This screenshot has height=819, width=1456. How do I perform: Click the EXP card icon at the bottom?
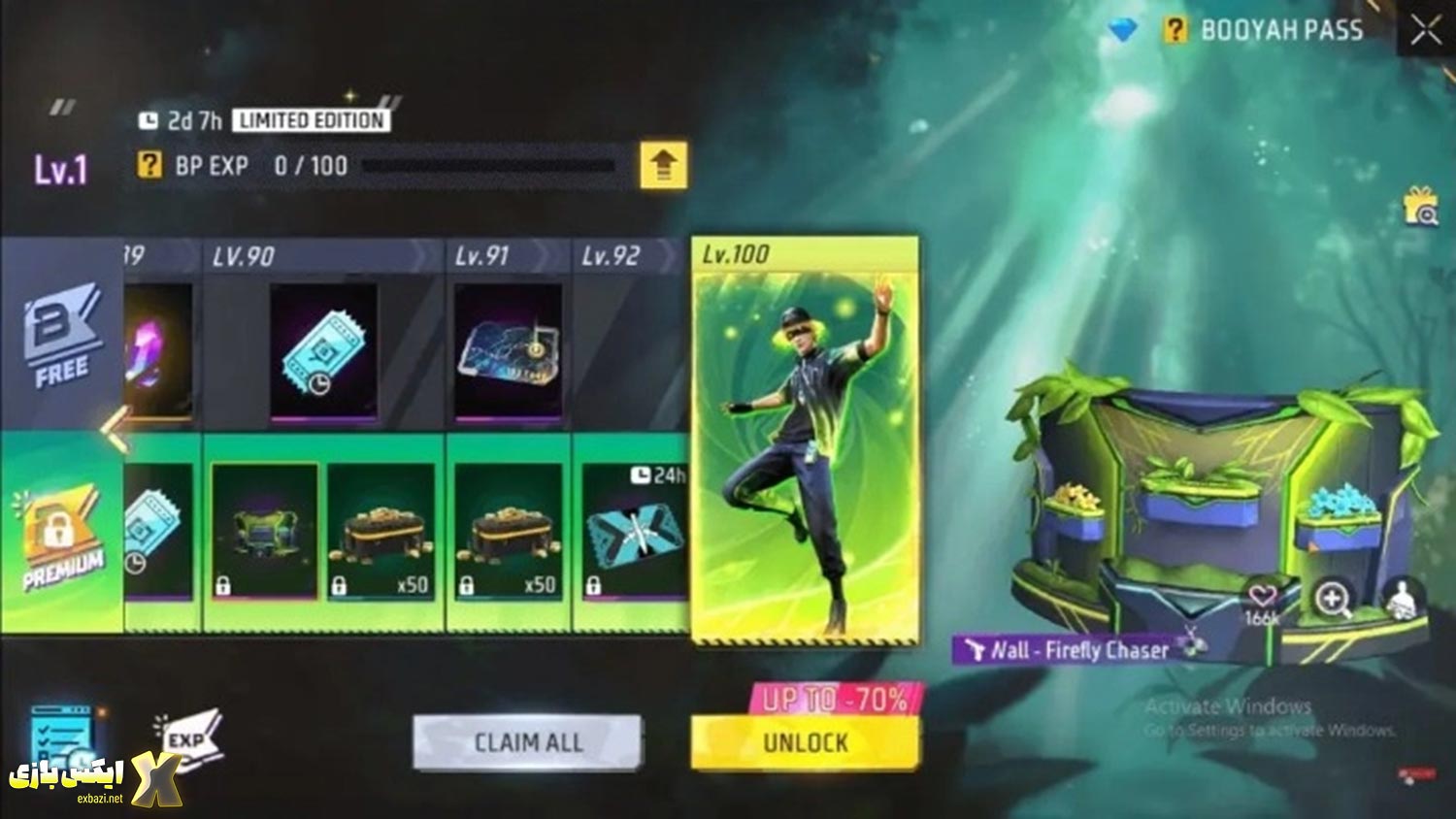tap(189, 739)
